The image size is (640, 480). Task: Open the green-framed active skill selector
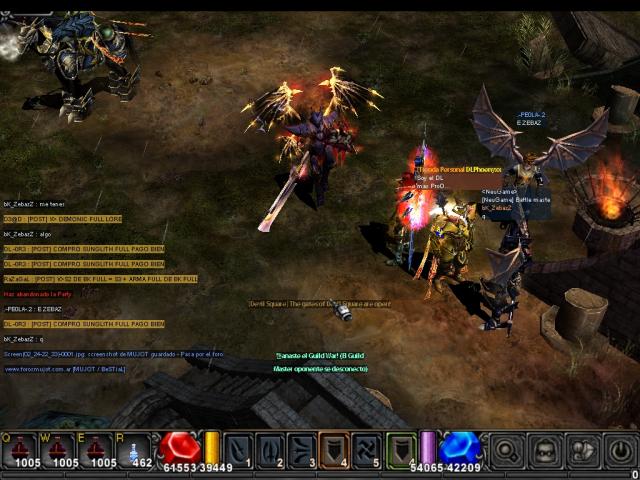[401, 449]
